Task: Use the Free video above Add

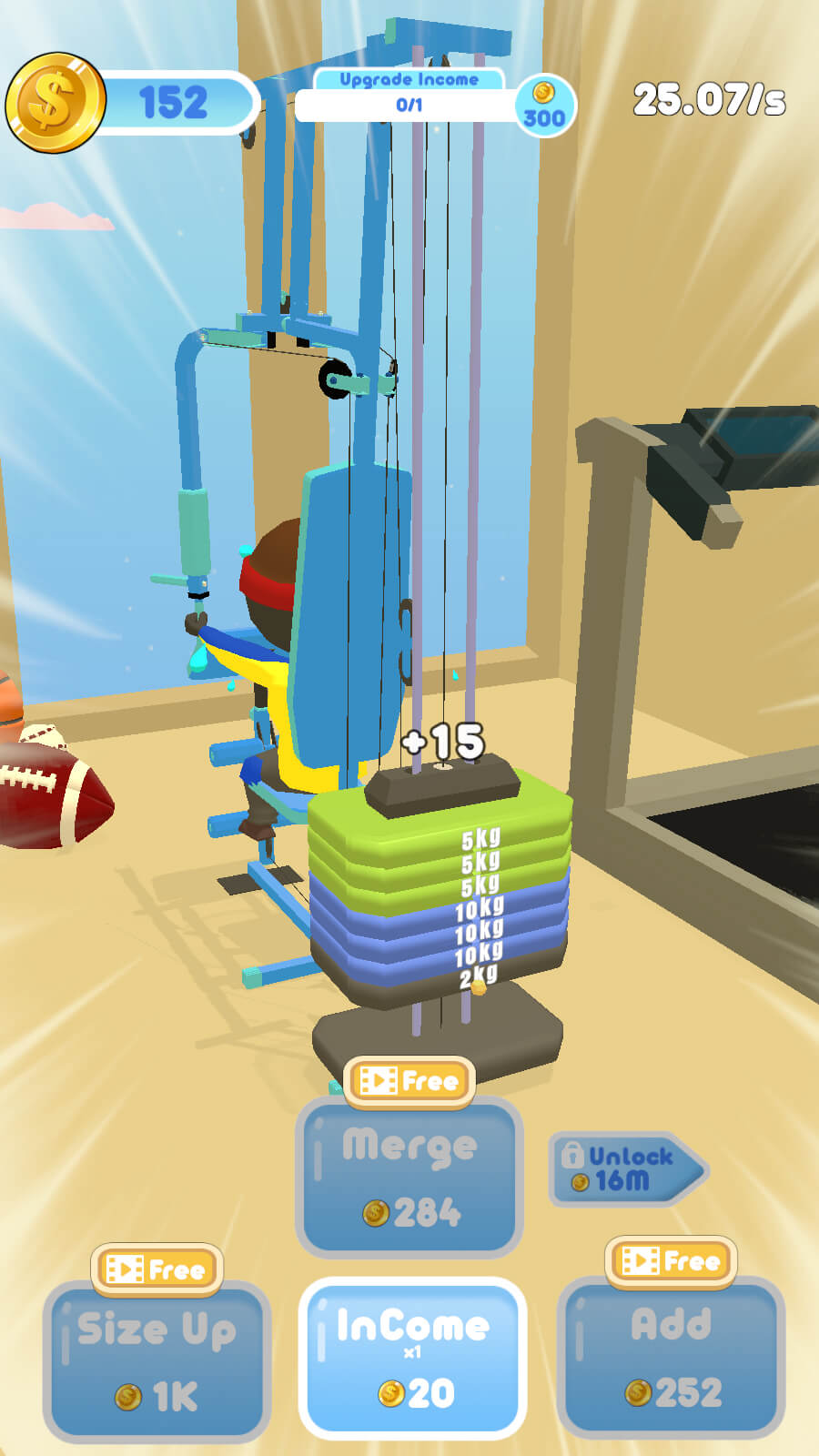Action: (671, 1260)
